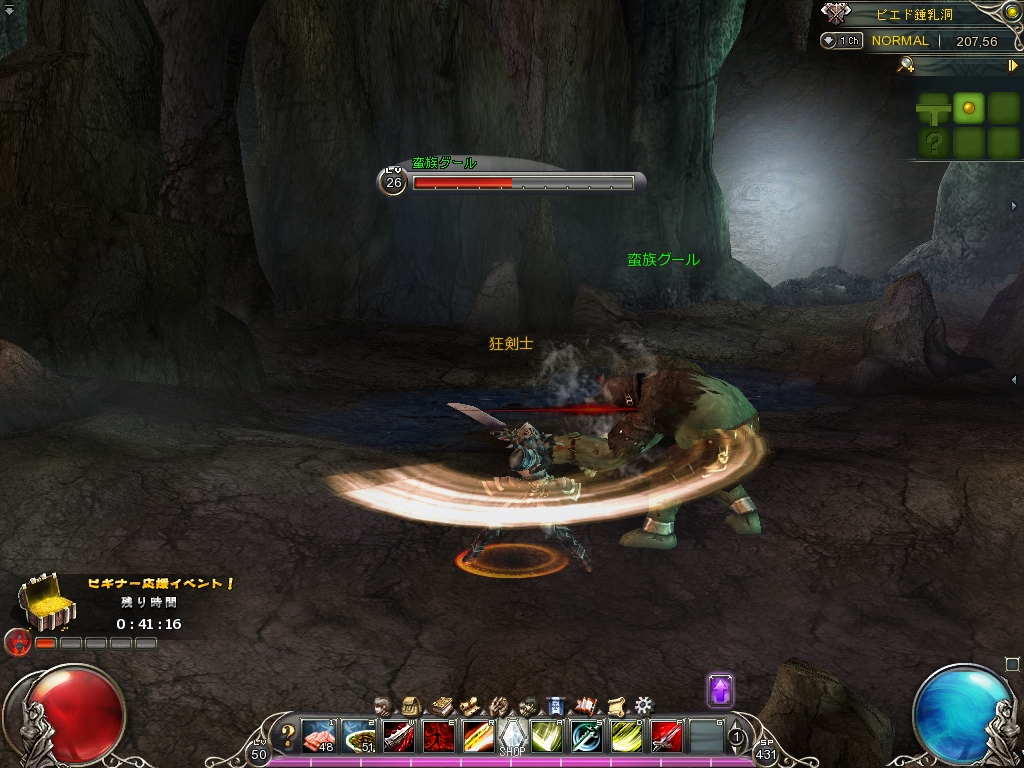Collapse the minimap with the yellow arrow
Image resolution: width=1024 pixels, height=768 pixels.
click(1012, 65)
